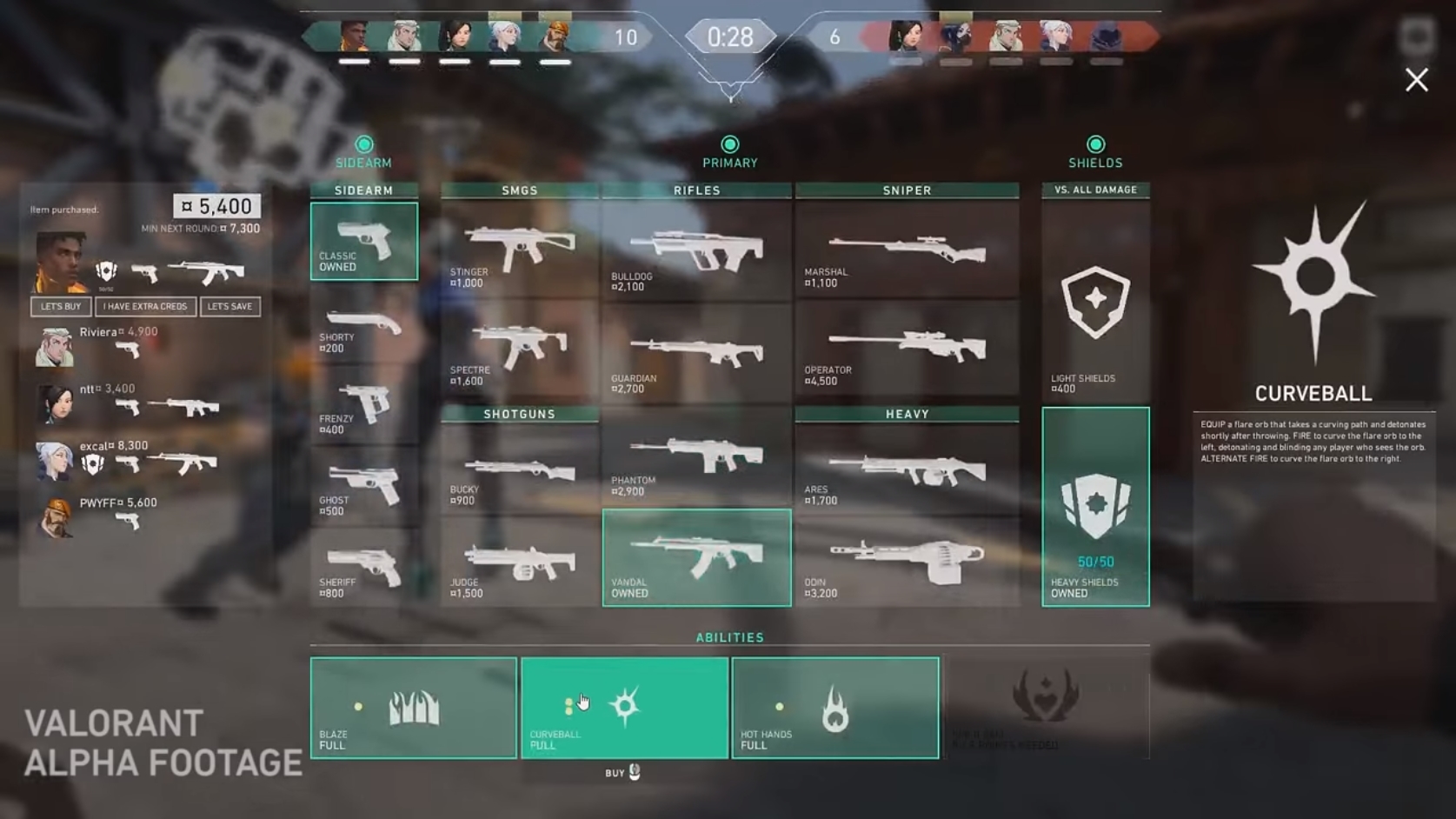Choose the Stinger SMG
1456x819 pixels.
519,252
